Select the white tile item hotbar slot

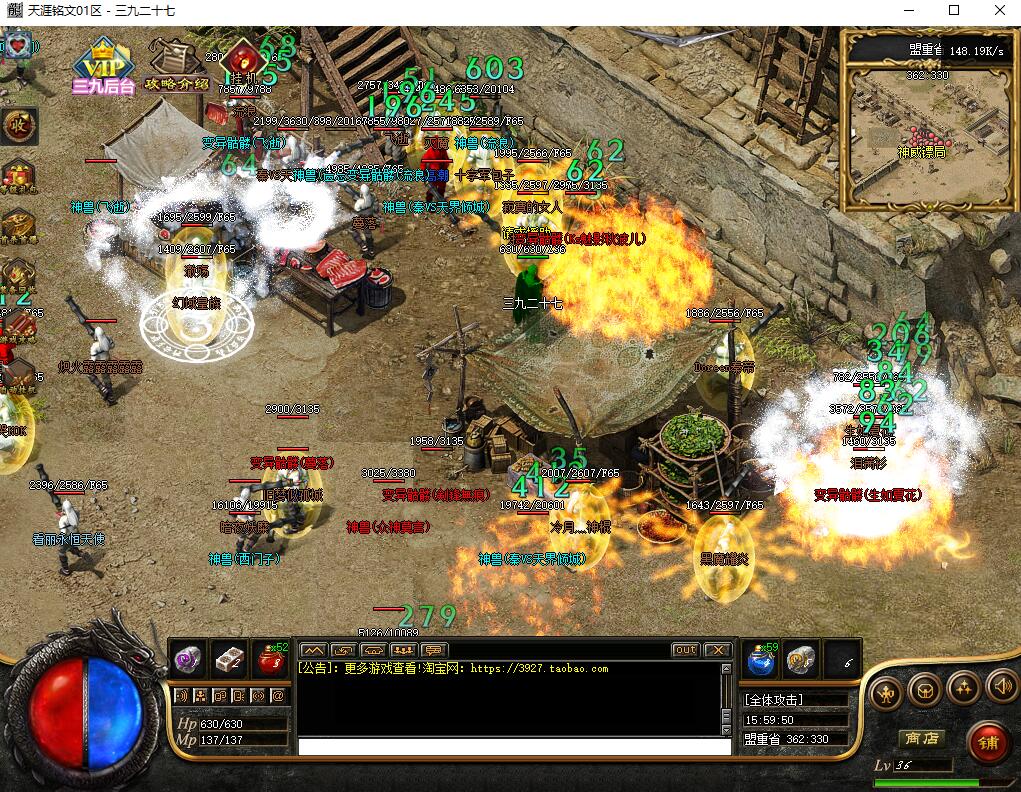point(230,658)
